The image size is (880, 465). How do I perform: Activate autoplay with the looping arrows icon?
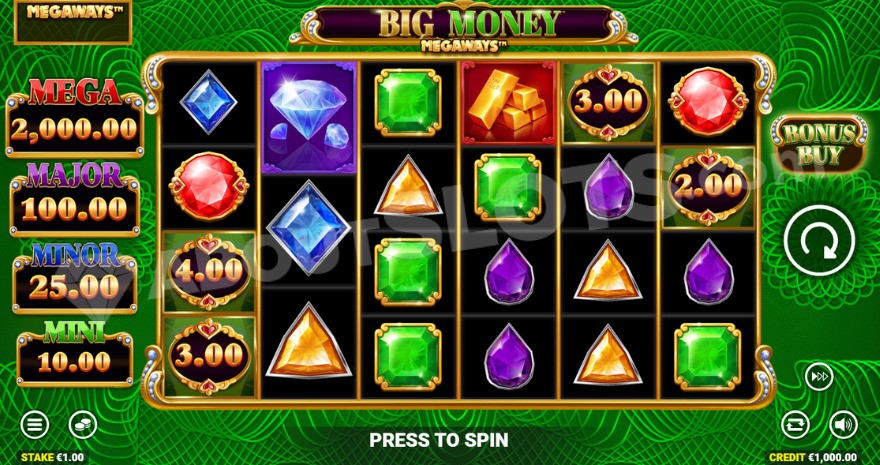click(795, 424)
